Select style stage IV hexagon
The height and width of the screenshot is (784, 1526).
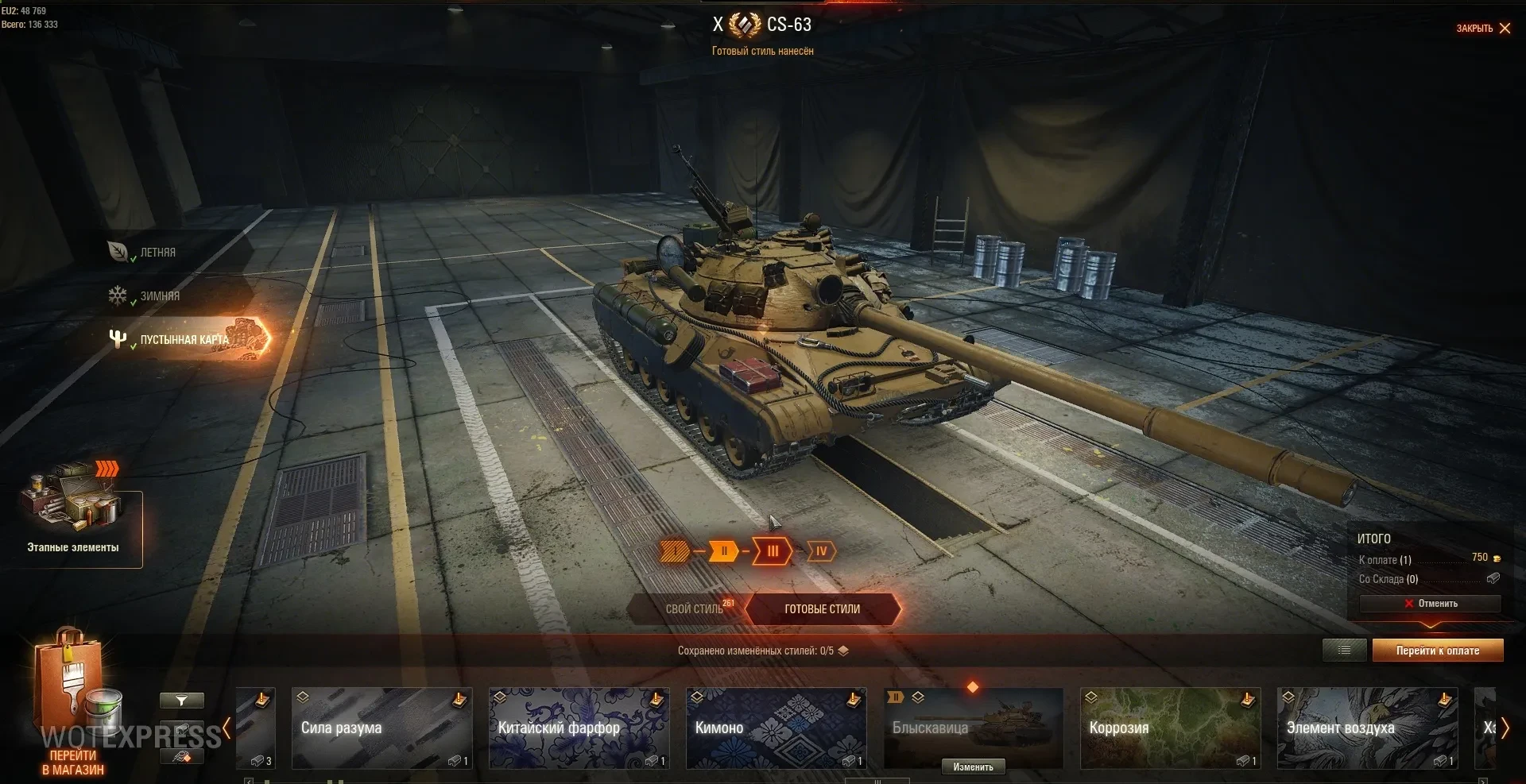coord(821,551)
